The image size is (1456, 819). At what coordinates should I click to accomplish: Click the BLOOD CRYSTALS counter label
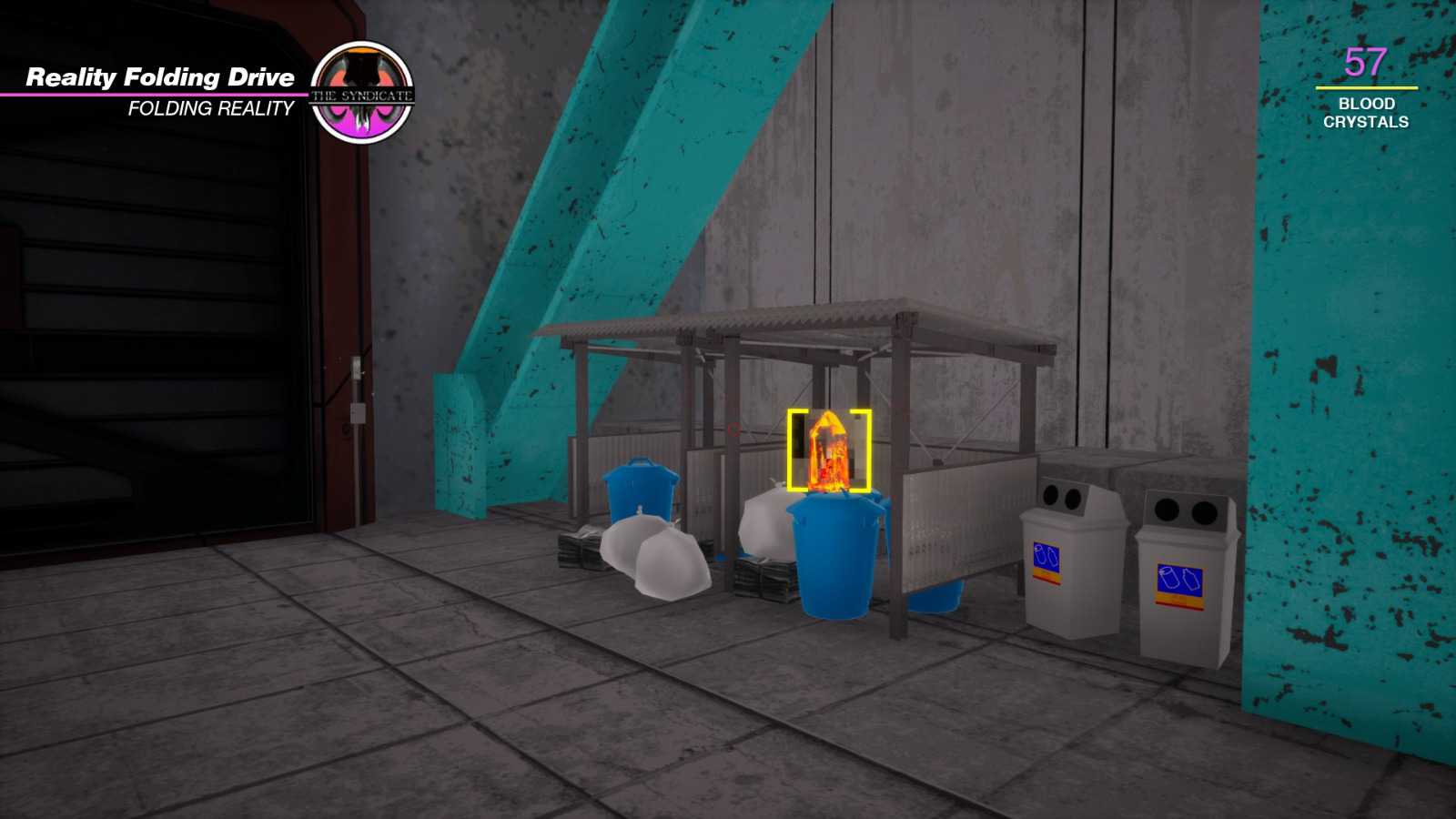point(1366,115)
